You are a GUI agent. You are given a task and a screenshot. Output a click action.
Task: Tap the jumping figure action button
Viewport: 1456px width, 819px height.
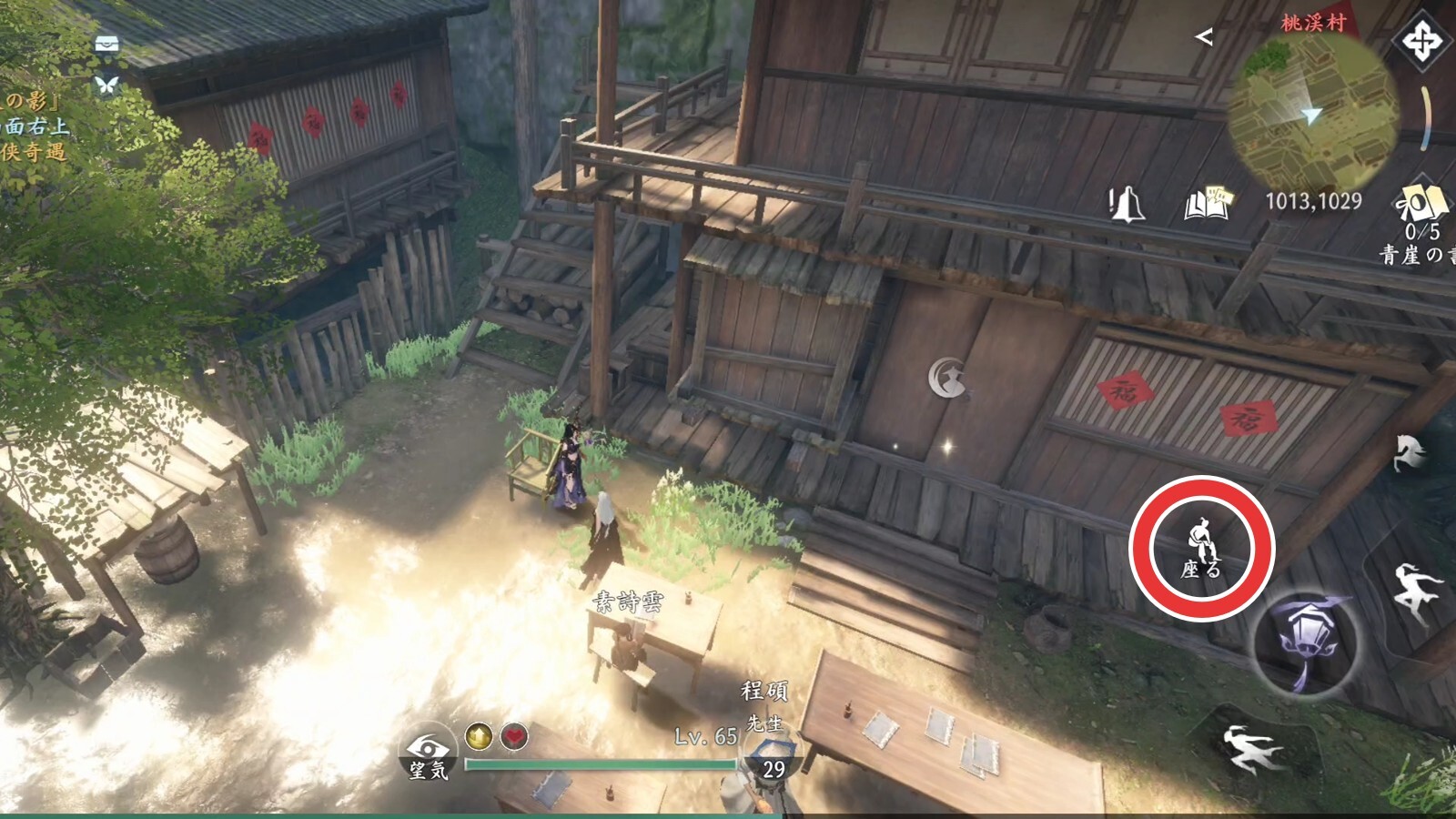tap(1415, 591)
